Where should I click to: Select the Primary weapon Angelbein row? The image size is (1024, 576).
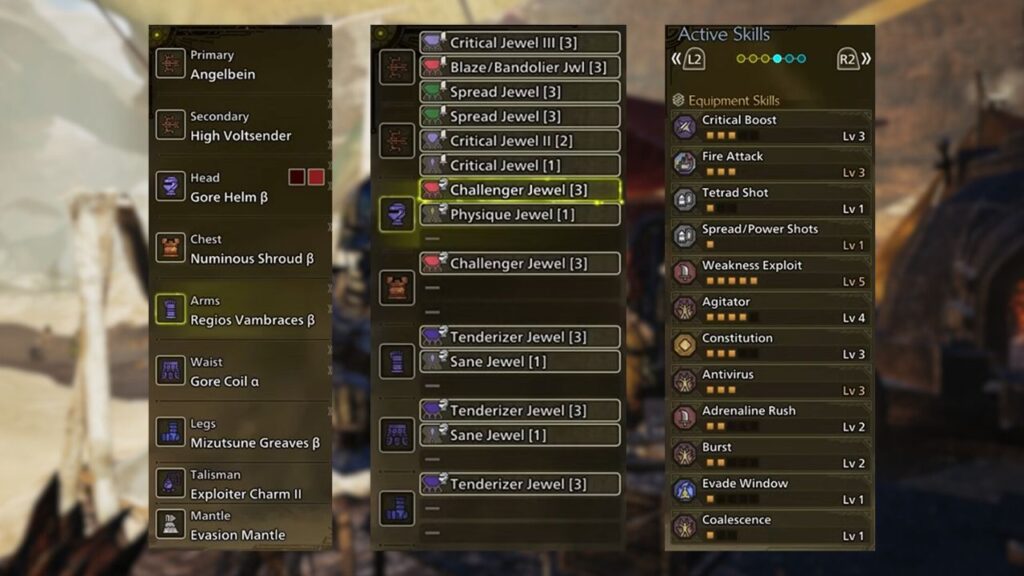coord(240,65)
